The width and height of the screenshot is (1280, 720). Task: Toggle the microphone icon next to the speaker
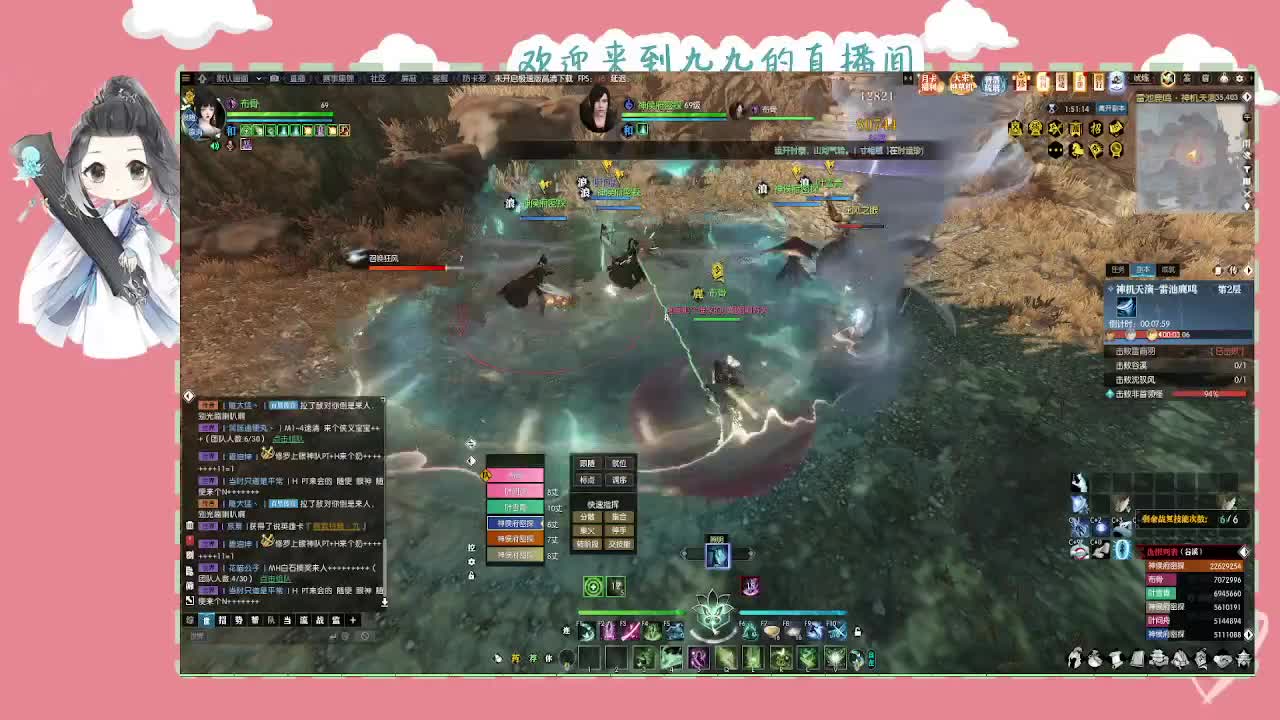click(229, 145)
